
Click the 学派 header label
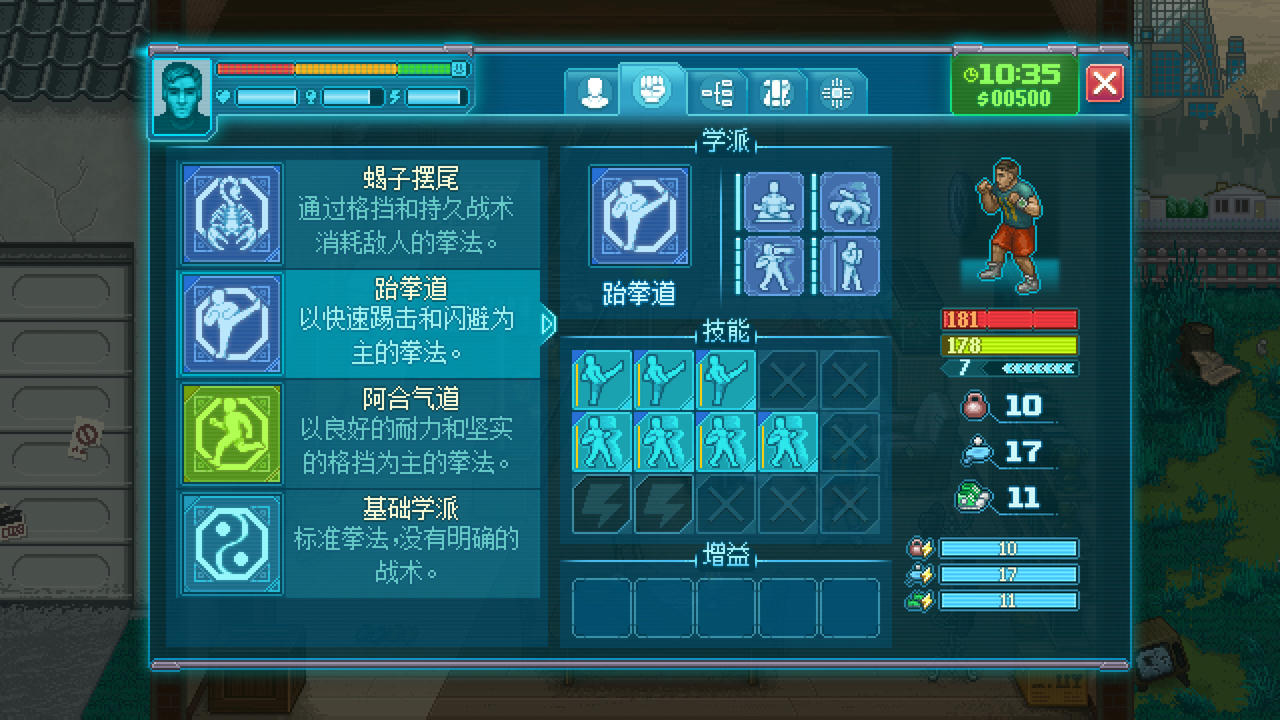725,141
